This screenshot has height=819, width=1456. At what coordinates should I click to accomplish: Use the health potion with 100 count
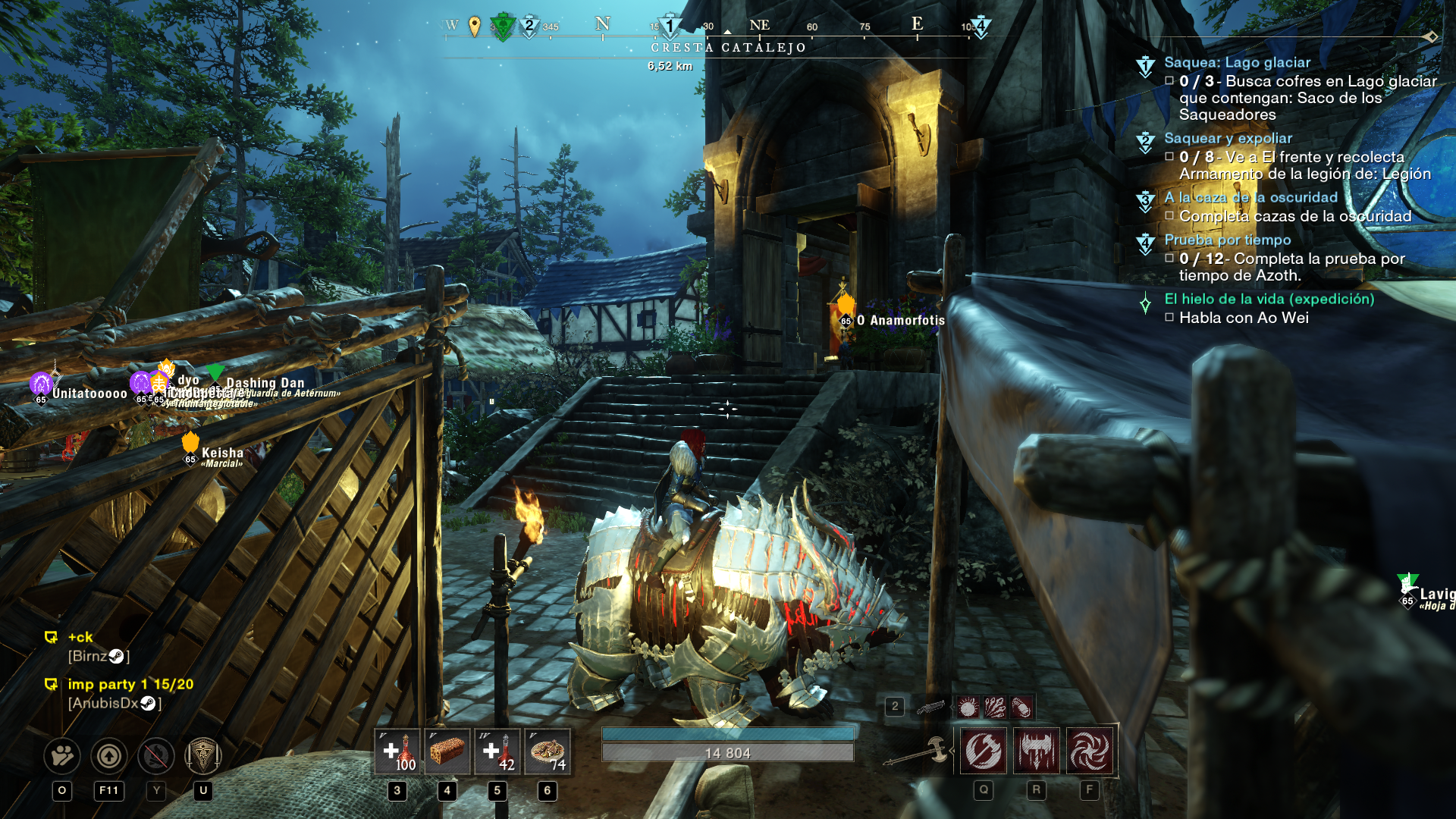point(397,752)
